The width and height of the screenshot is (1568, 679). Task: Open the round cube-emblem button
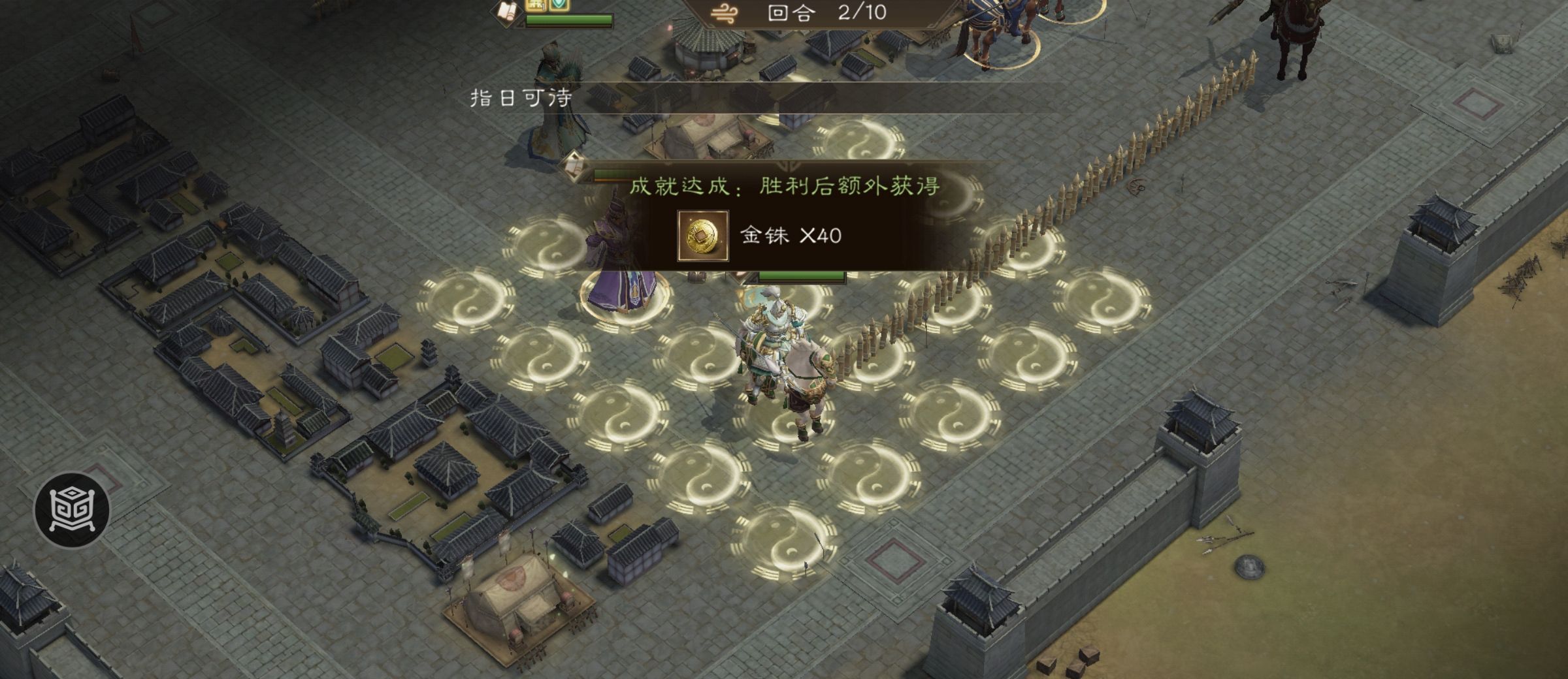tap(72, 509)
